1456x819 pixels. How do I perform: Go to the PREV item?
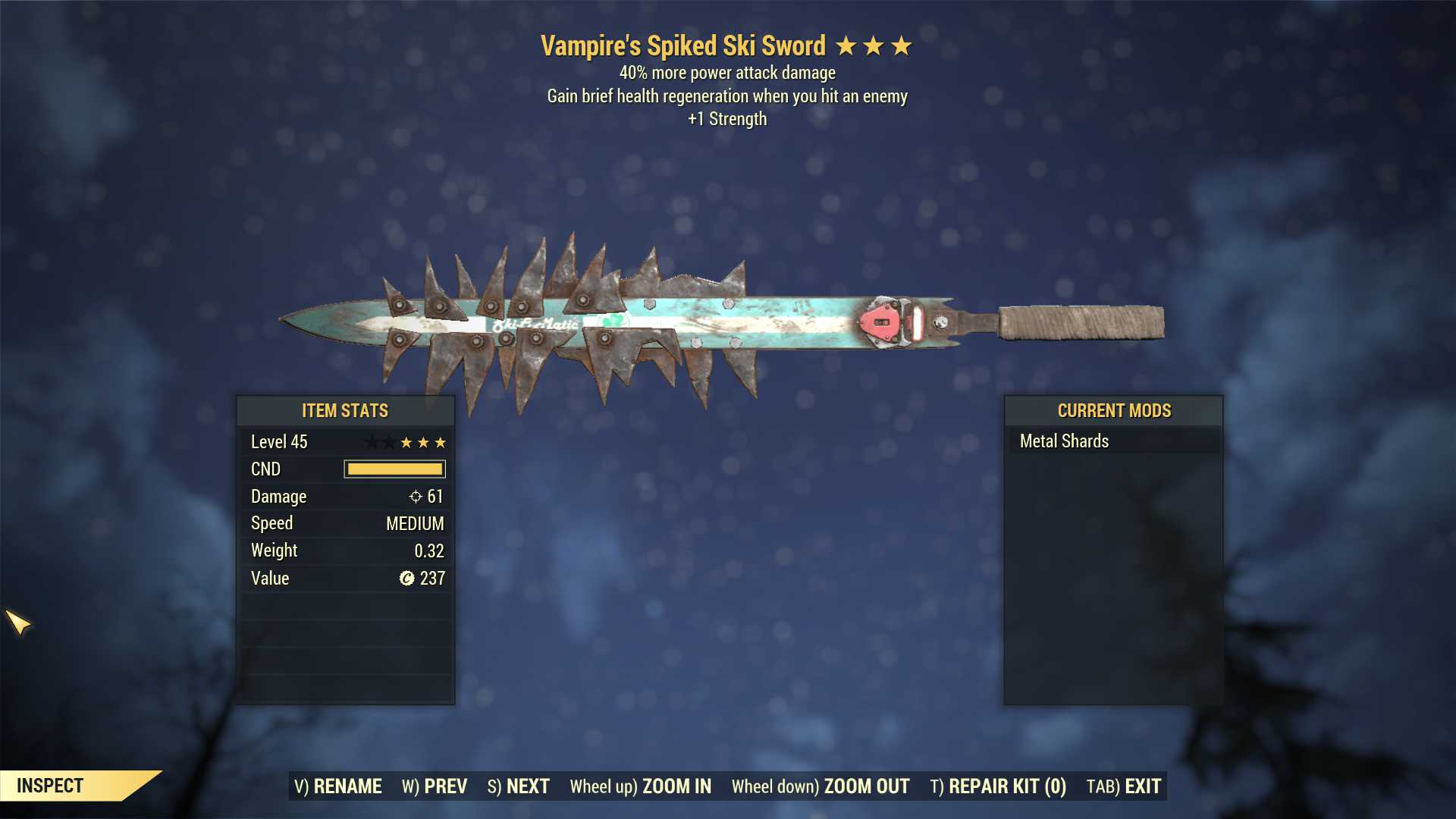pos(435,786)
